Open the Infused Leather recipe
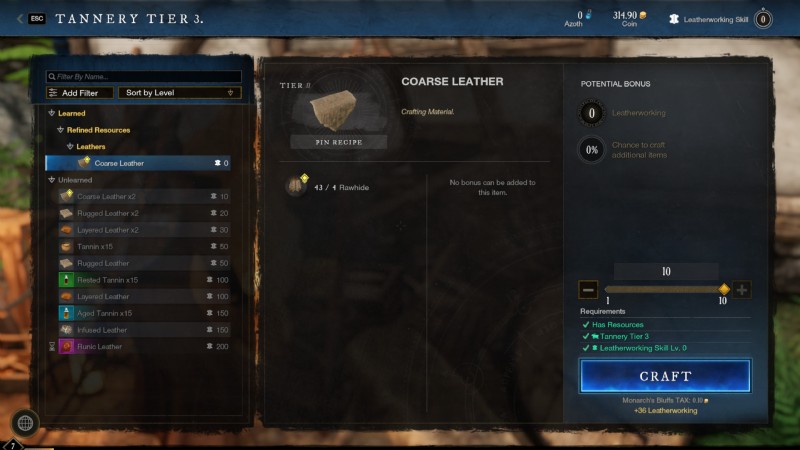This screenshot has width=800, height=450. pos(102,330)
